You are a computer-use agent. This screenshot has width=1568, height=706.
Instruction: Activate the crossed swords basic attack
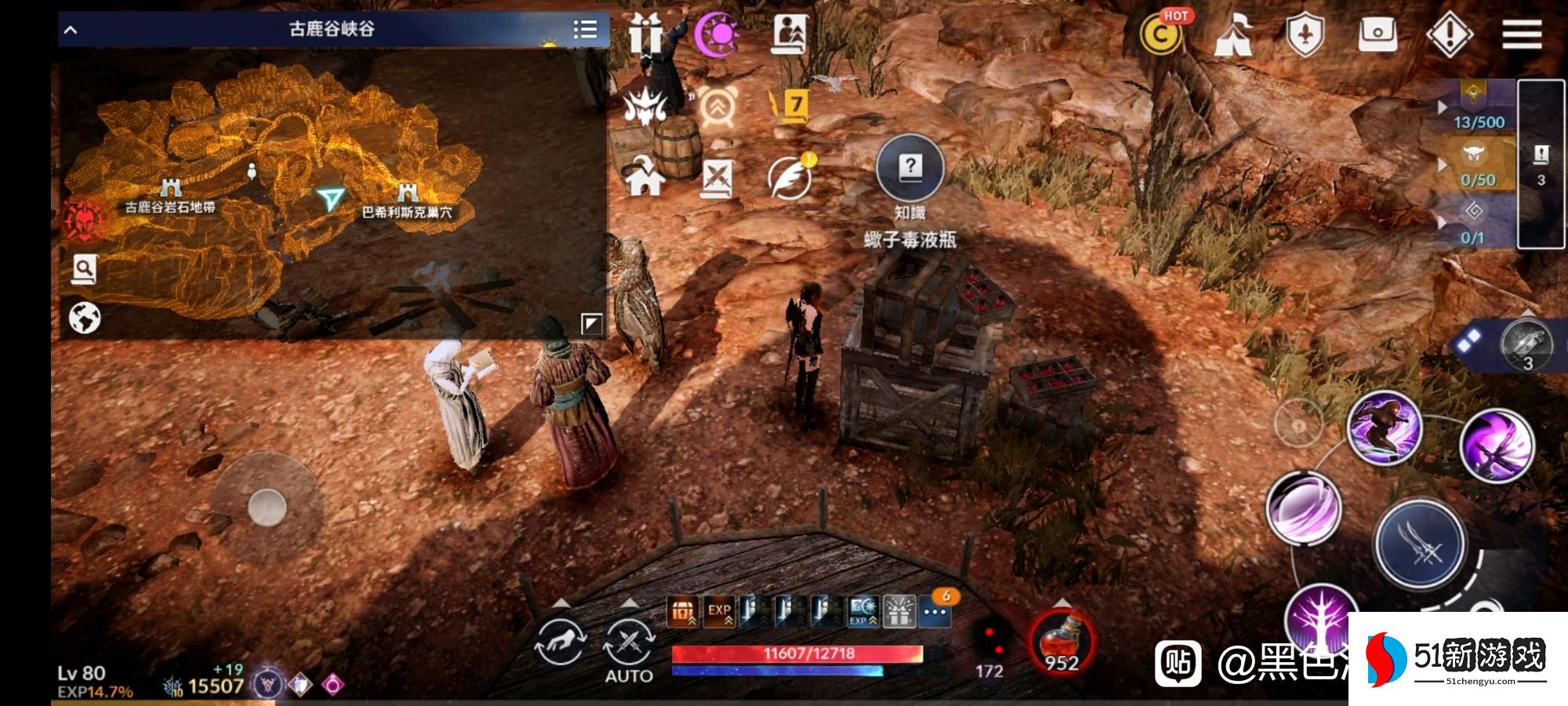[x=1420, y=544]
